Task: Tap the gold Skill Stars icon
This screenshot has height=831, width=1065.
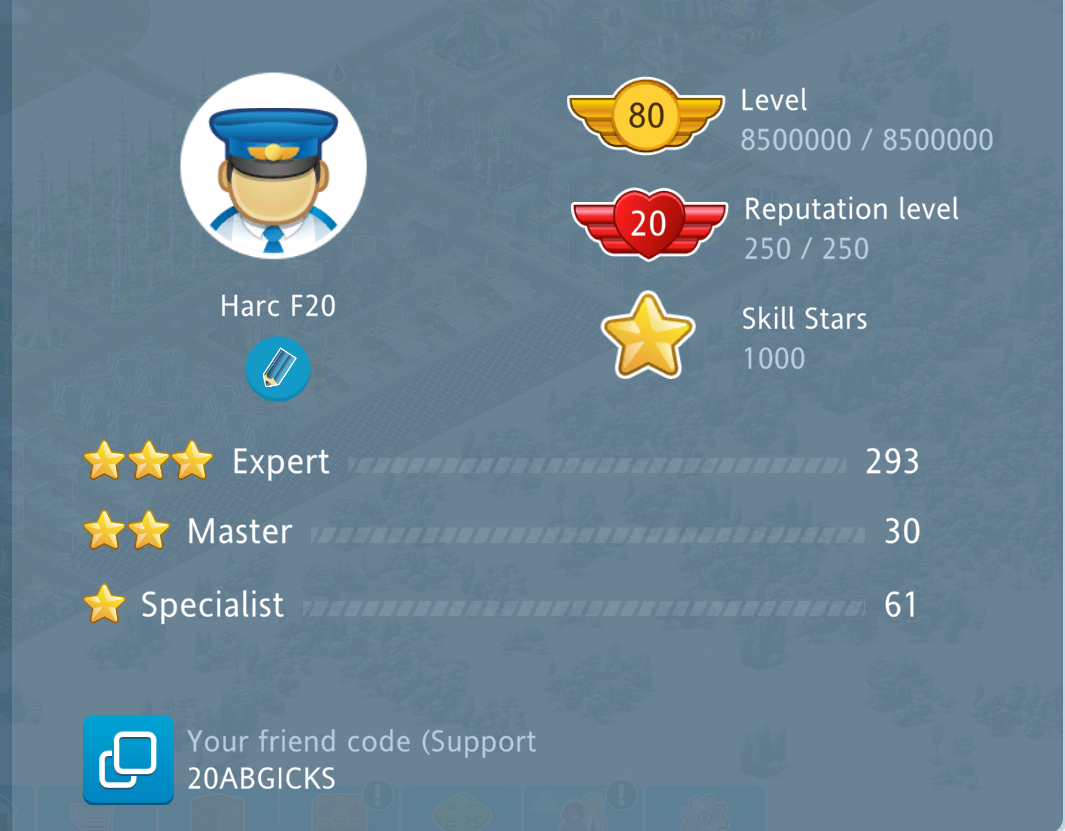Action: coord(648,336)
